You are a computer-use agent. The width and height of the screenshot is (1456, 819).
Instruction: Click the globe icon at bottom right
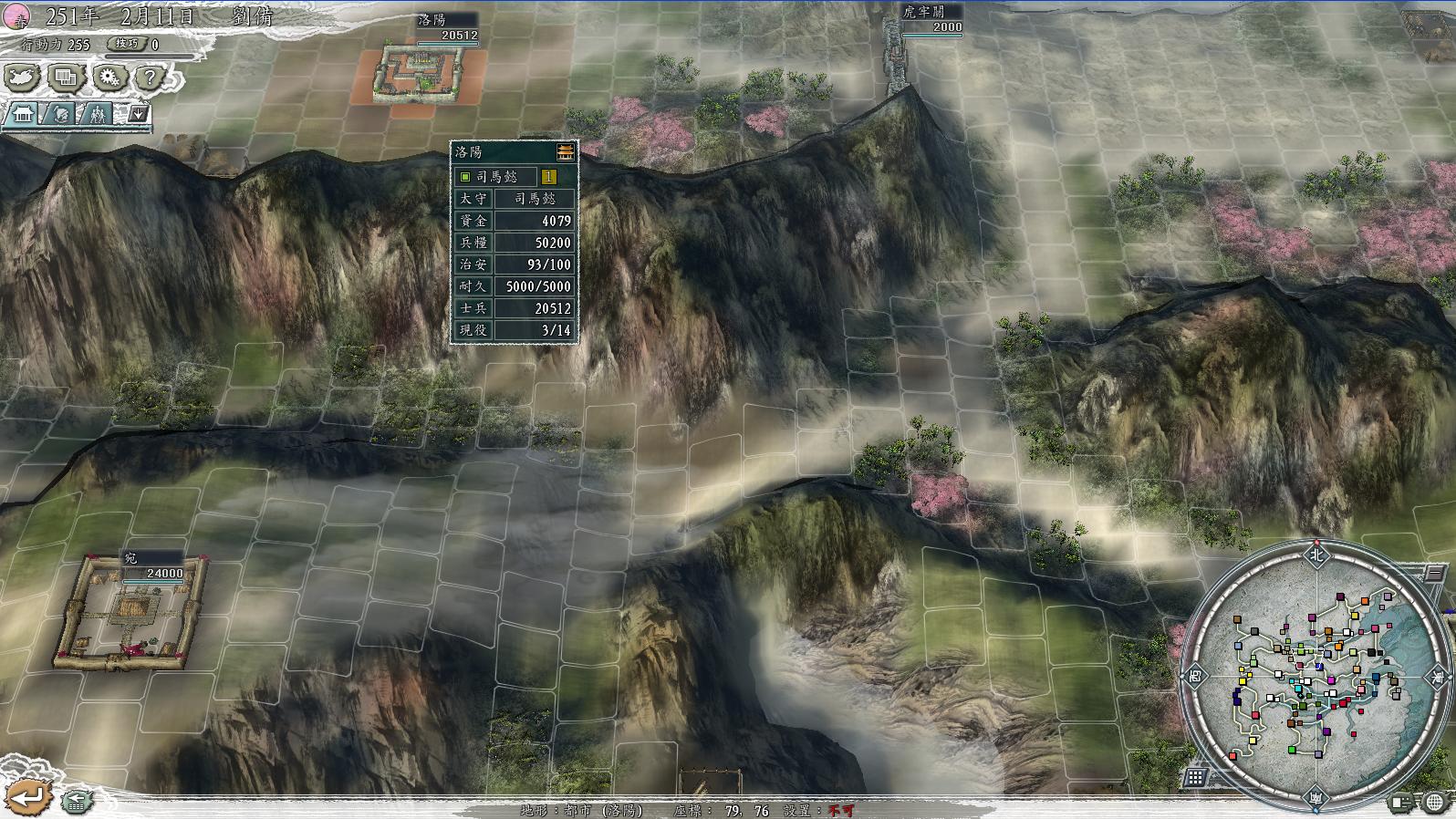[1434, 802]
